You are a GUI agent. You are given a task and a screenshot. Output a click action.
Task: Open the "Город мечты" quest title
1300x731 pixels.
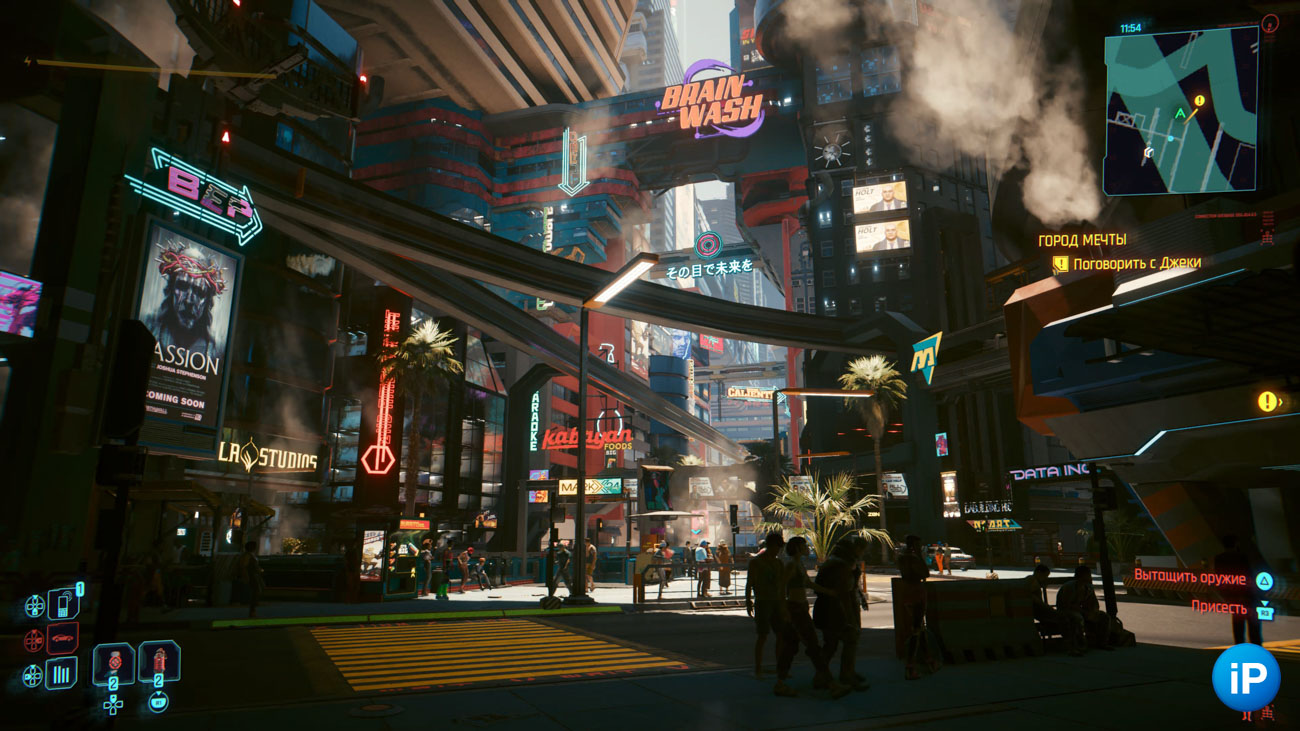(x=1082, y=240)
